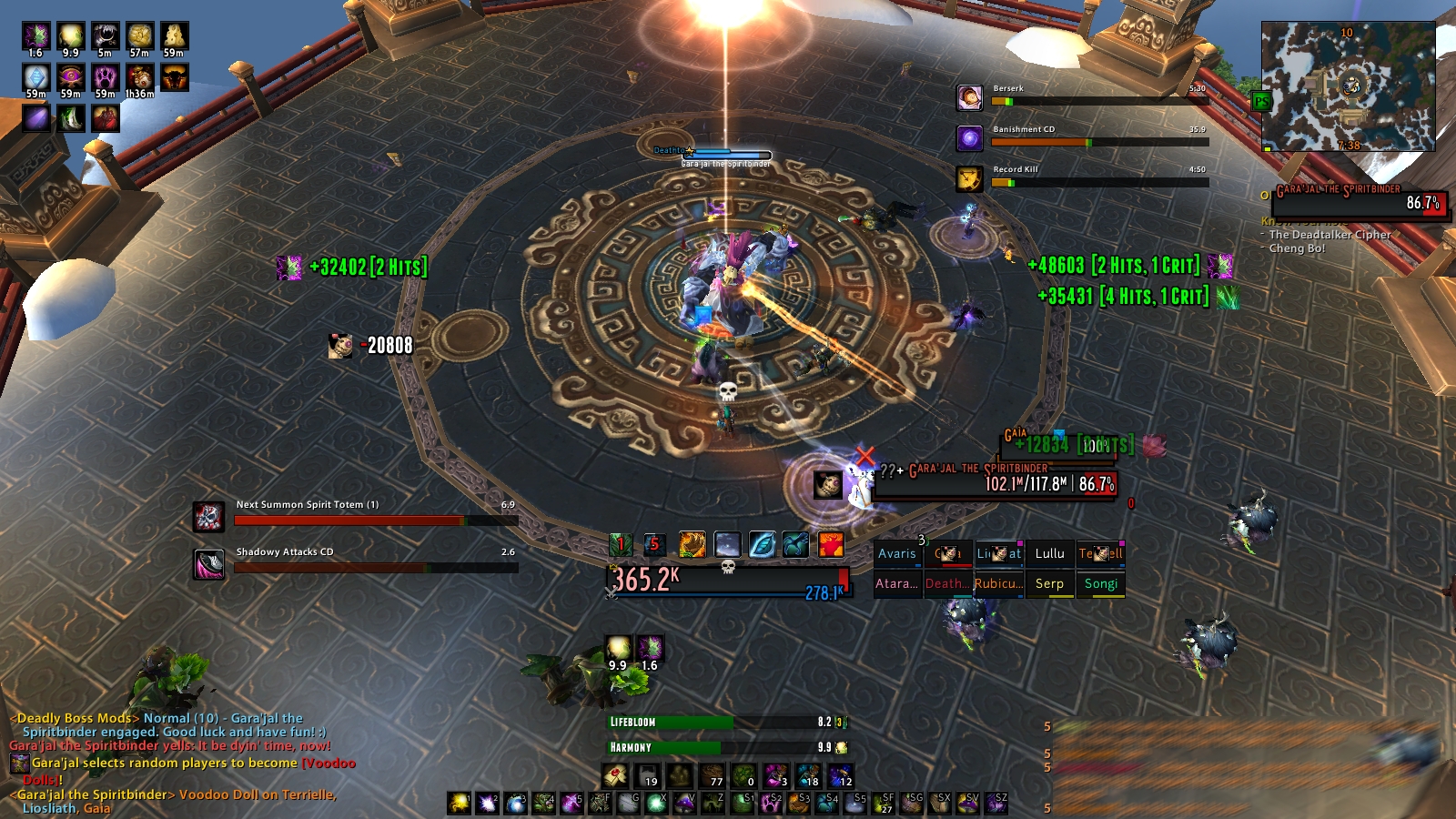Image resolution: width=1456 pixels, height=819 pixels.
Task: Click the Serp raid frame
Action: click(1049, 583)
